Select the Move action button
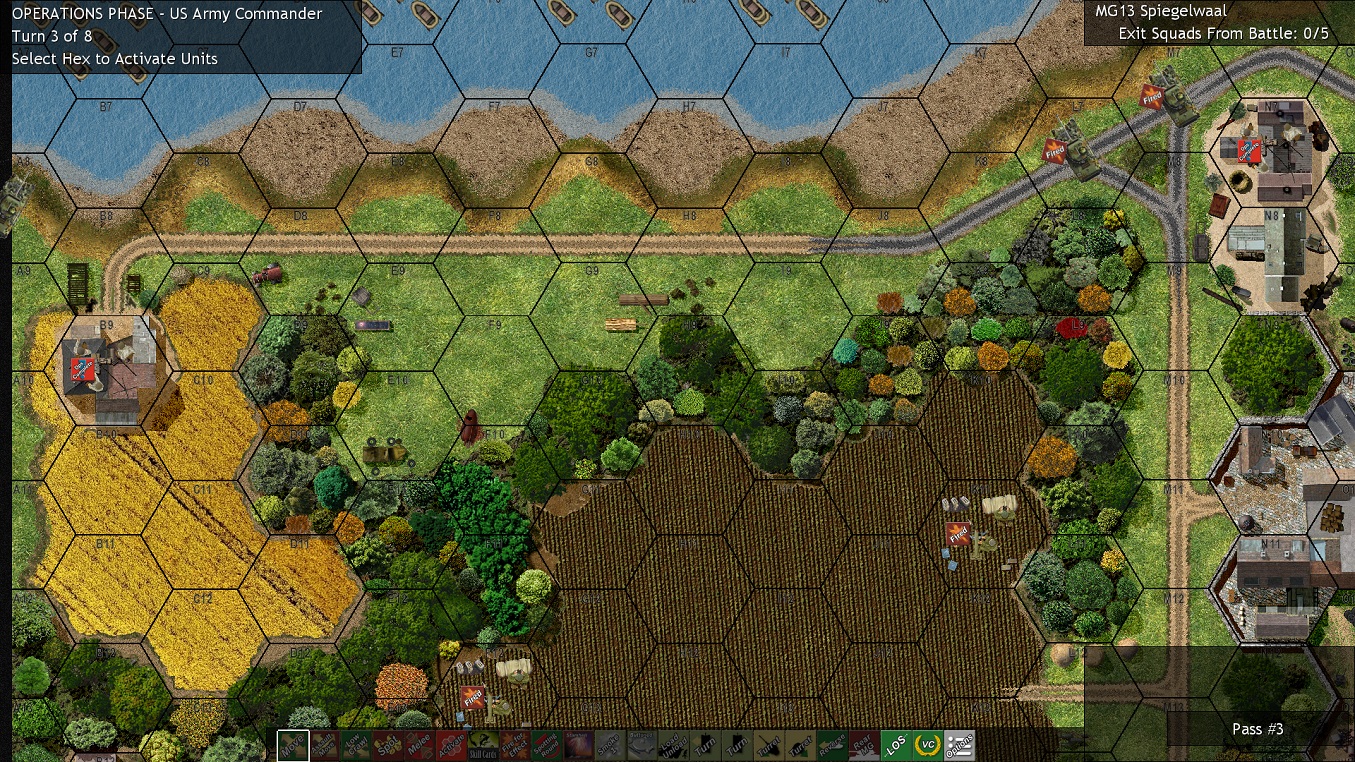 point(293,746)
